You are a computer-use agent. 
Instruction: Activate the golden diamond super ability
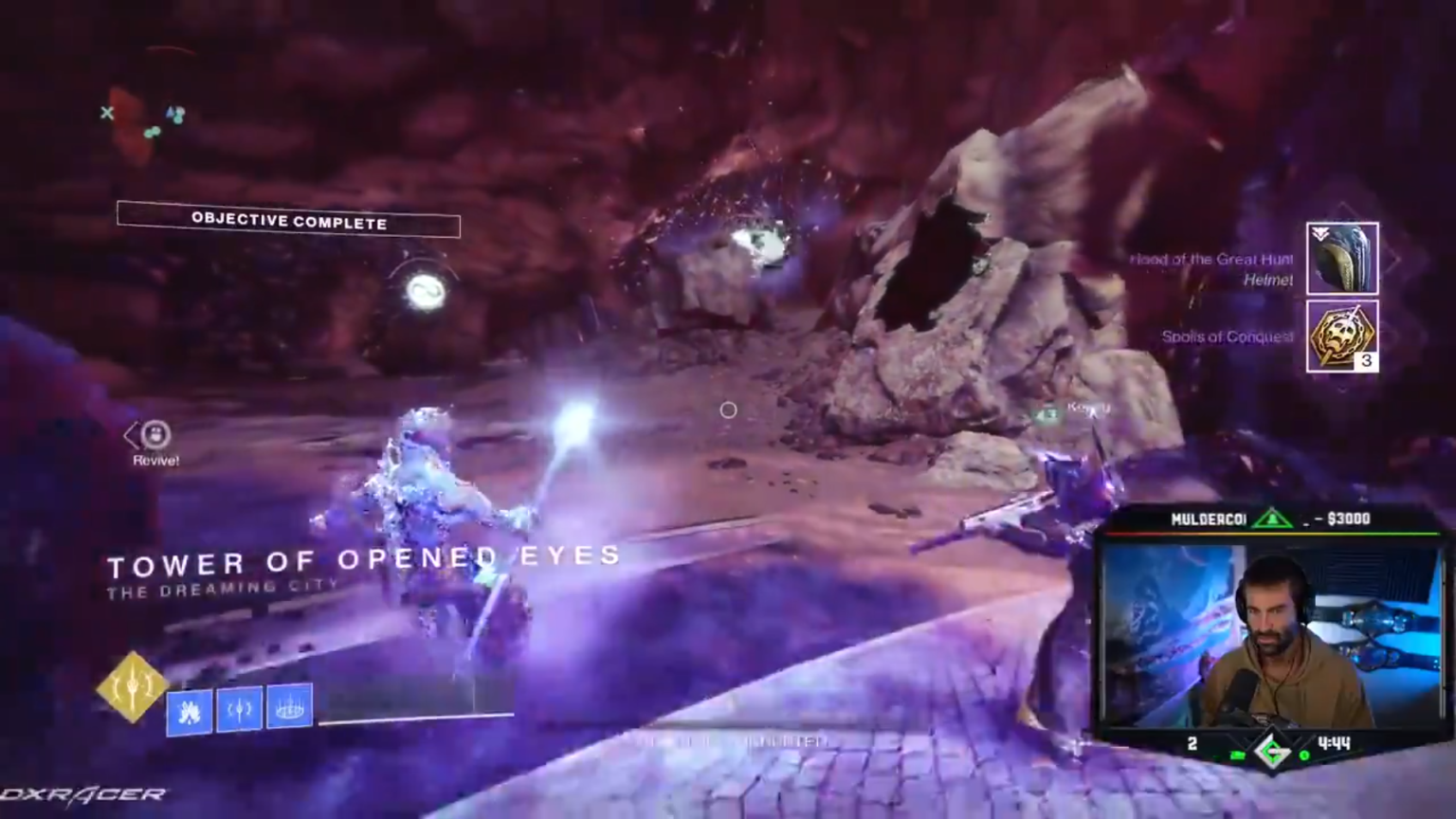click(133, 686)
